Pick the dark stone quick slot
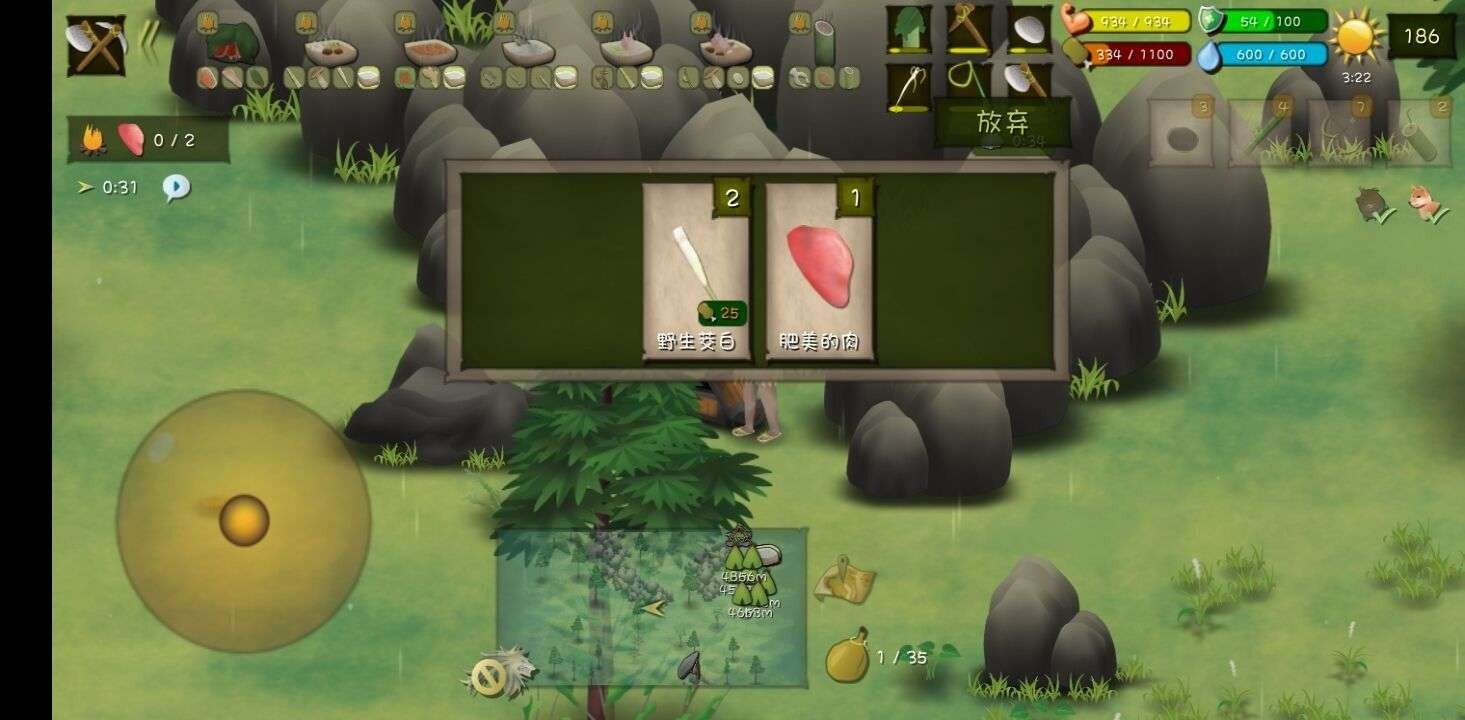Viewport: 1465px width, 720px height. click(x=1181, y=135)
